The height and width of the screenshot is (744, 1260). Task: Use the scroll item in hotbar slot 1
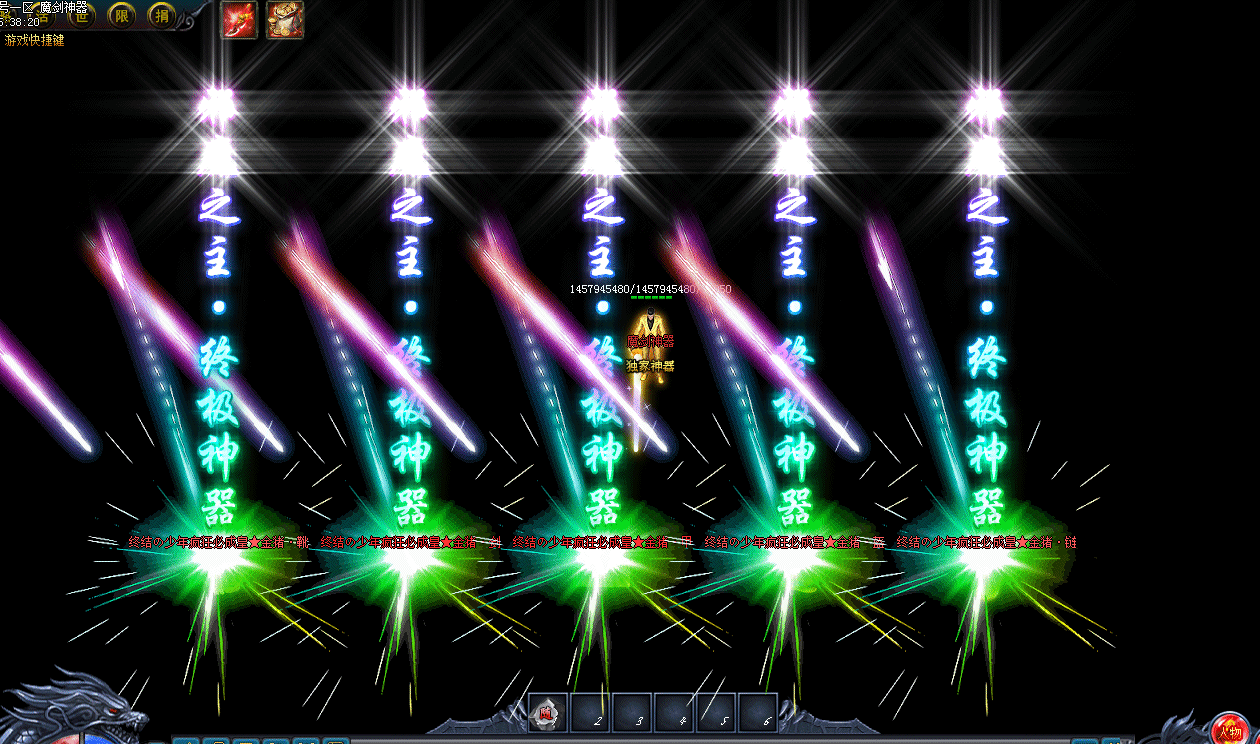pos(548,713)
